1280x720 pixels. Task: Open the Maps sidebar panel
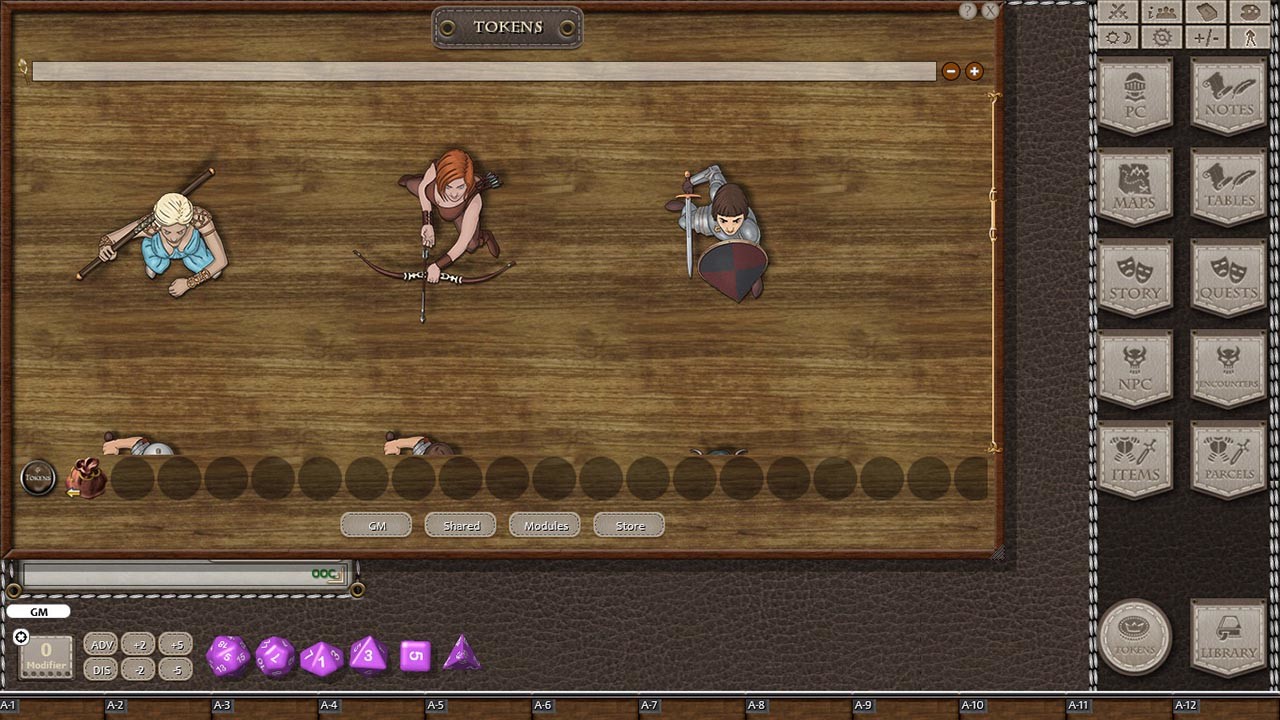[1136, 185]
